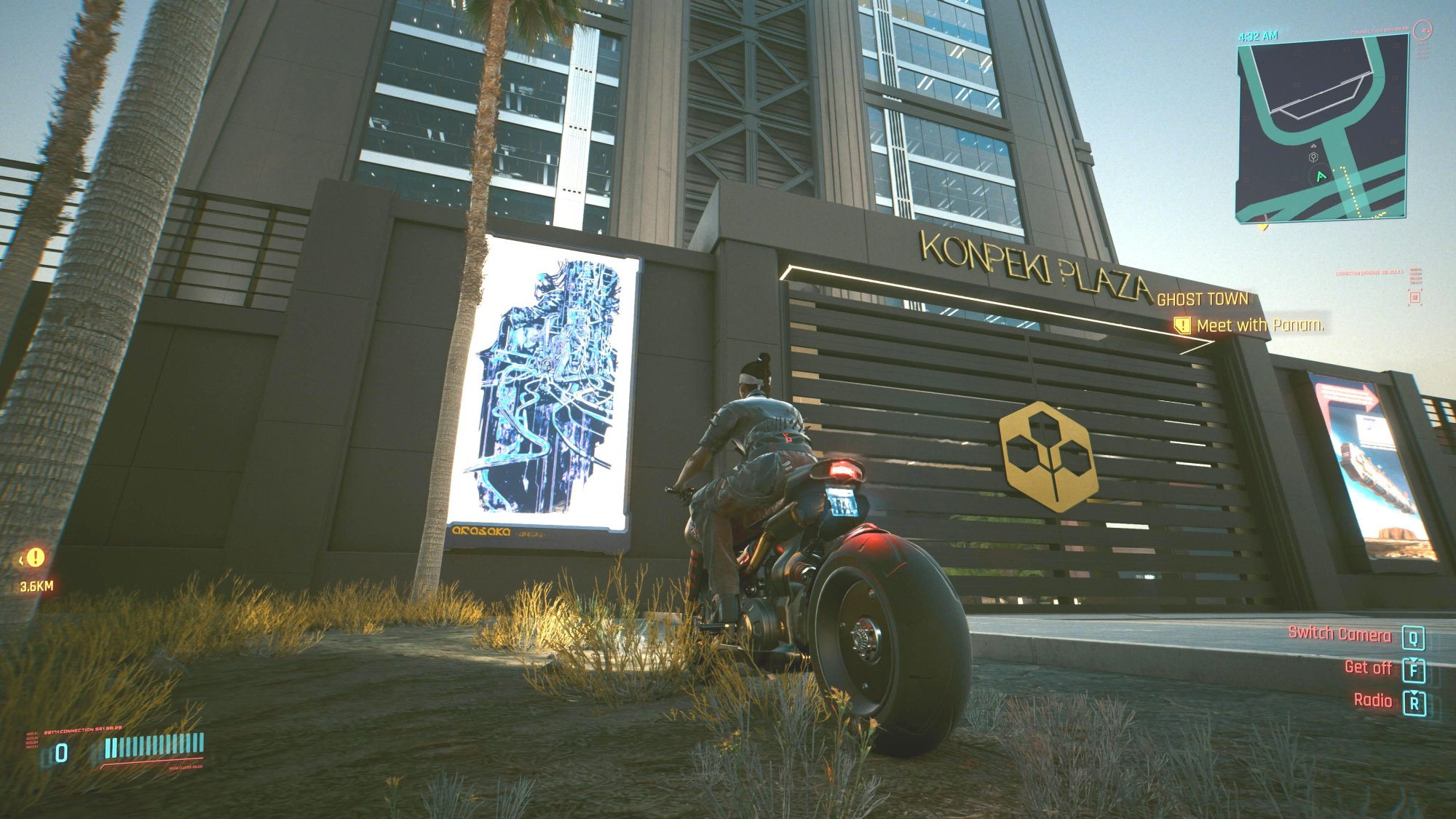Open the minimap in the top-right corner
The image size is (1456, 819).
pos(1321,127)
